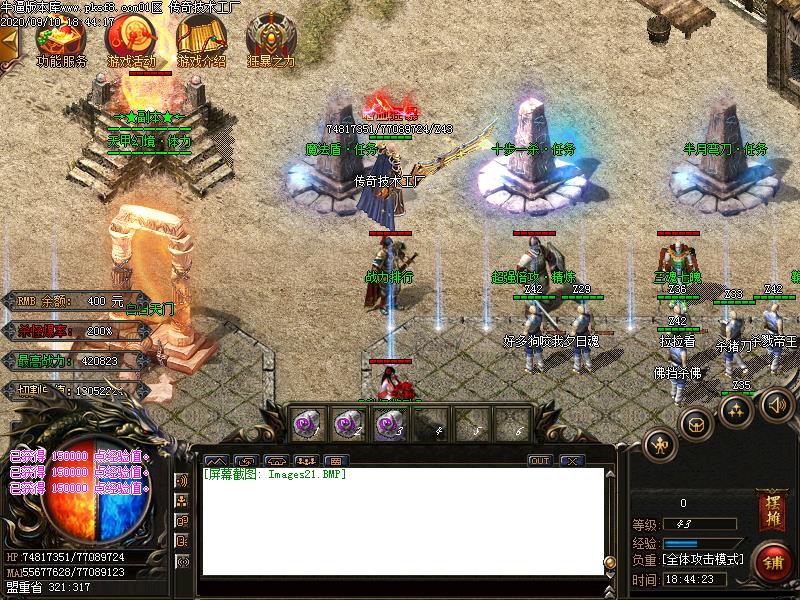Use the scroll item in hotbar slot 1

coord(304,424)
